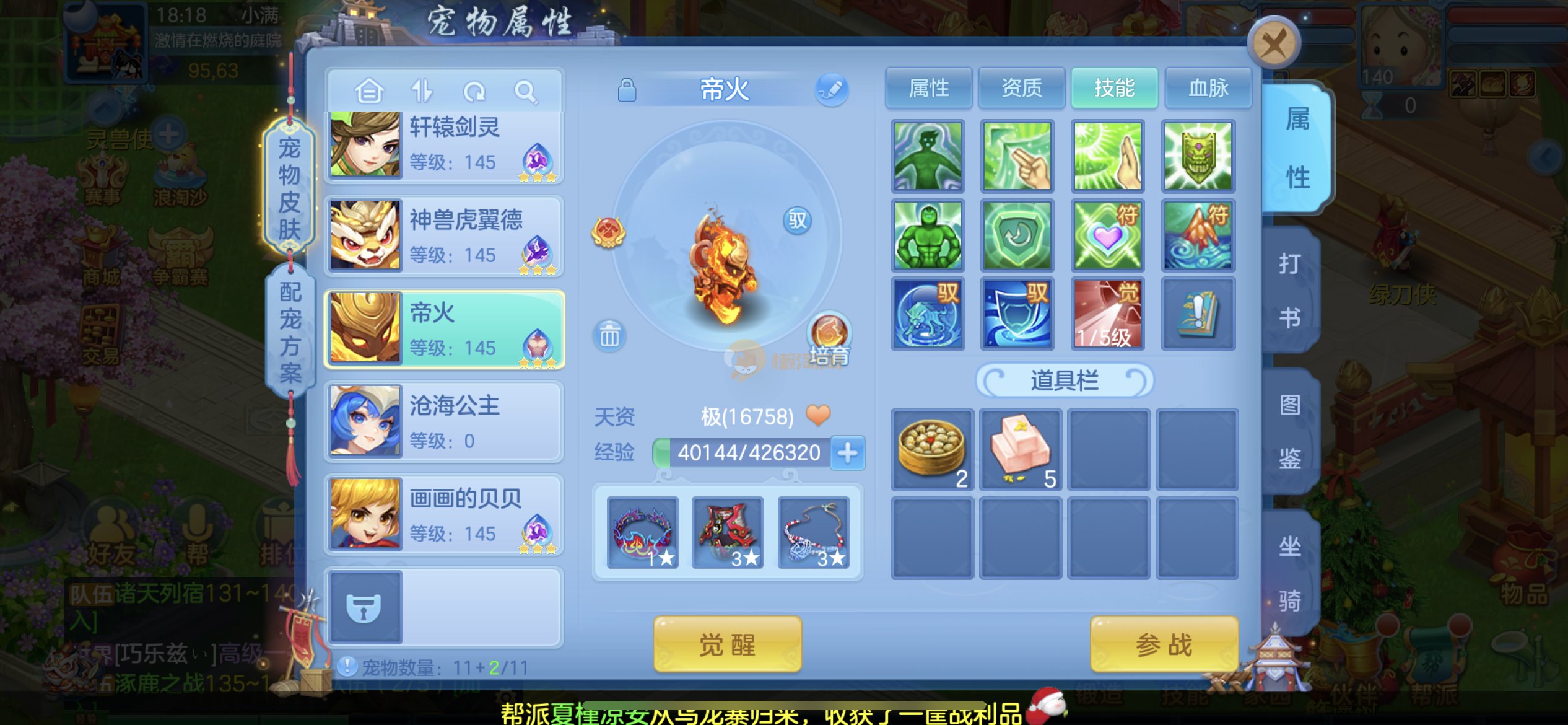1568x725 pixels.
Task: Add pet experience with the plus button
Action: point(847,453)
